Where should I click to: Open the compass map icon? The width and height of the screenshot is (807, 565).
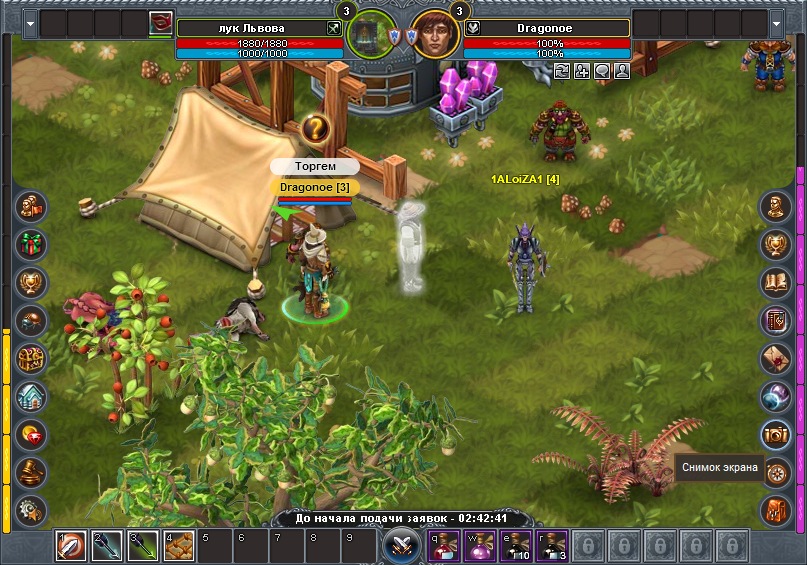tap(775, 472)
